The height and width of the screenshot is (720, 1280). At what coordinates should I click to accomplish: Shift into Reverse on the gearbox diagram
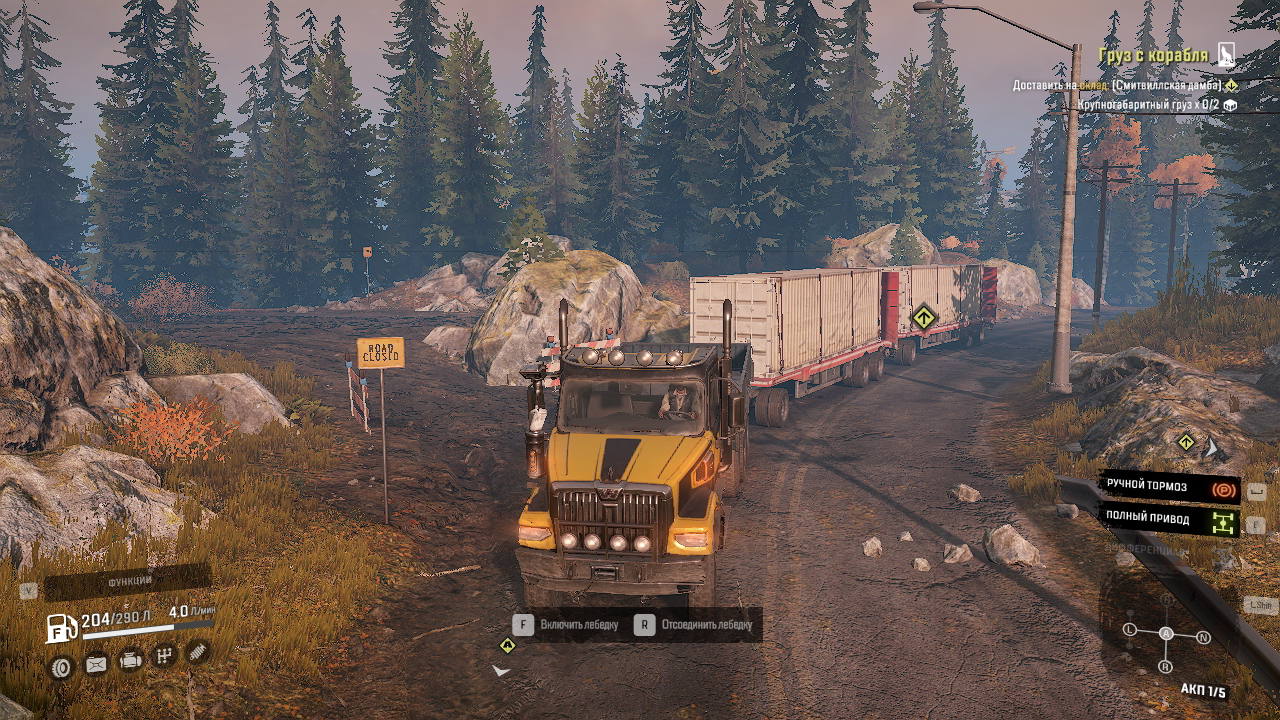pyautogui.click(x=1165, y=666)
